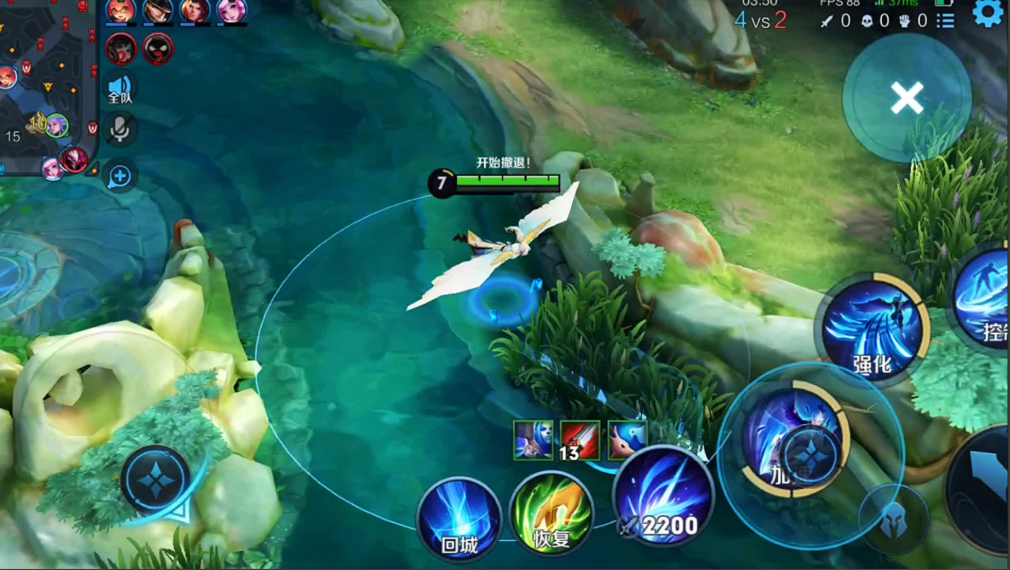Select the ally portrait wearing a hat
Image resolution: width=1010 pixels, height=570 pixels.
157,10
